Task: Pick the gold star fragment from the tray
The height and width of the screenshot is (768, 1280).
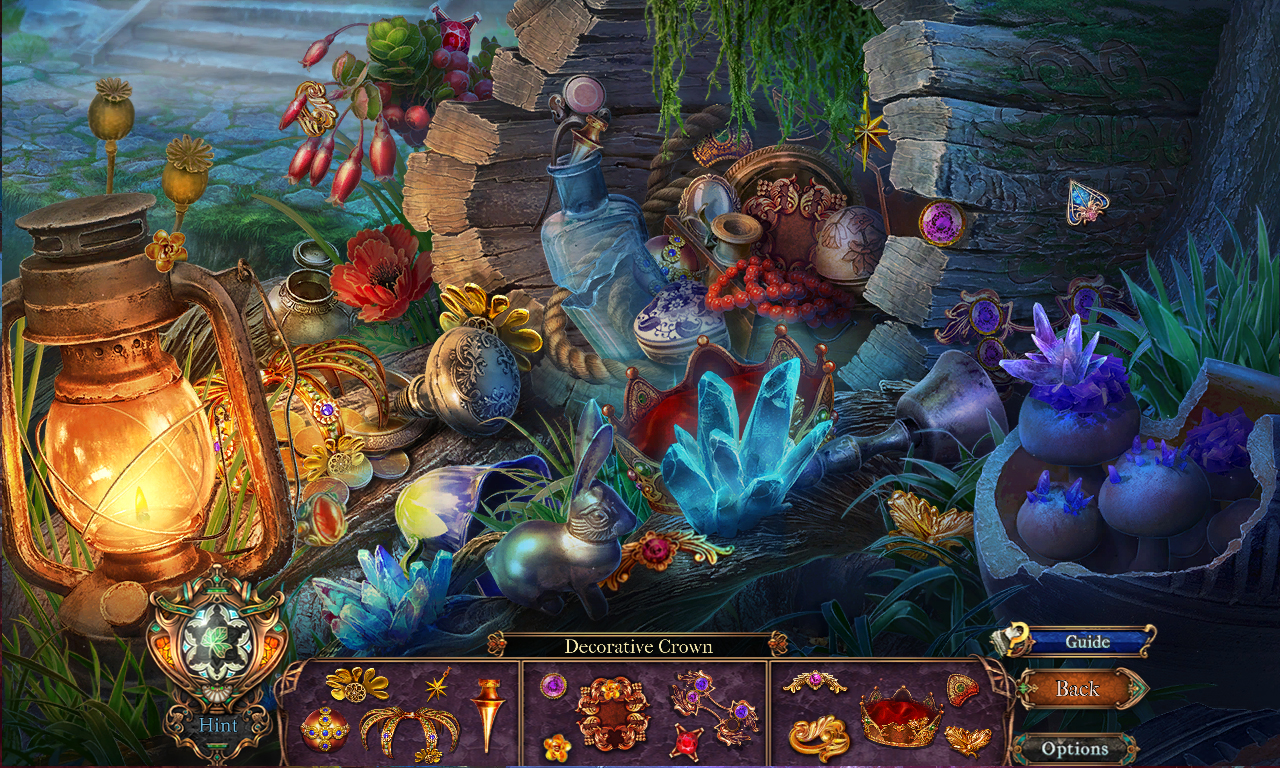Action: point(437,686)
